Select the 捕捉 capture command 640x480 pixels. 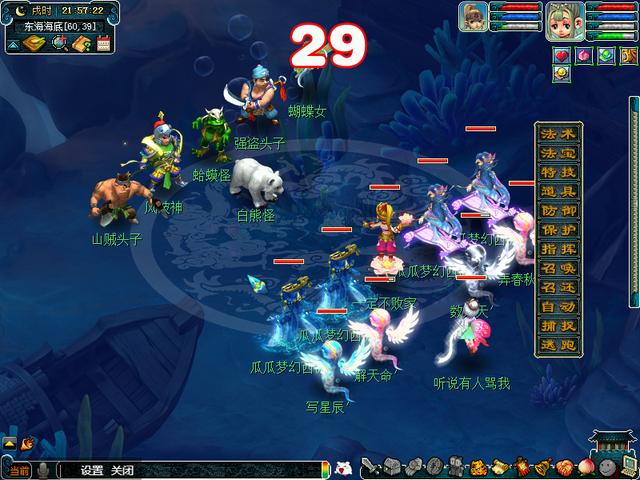pos(559,324)
